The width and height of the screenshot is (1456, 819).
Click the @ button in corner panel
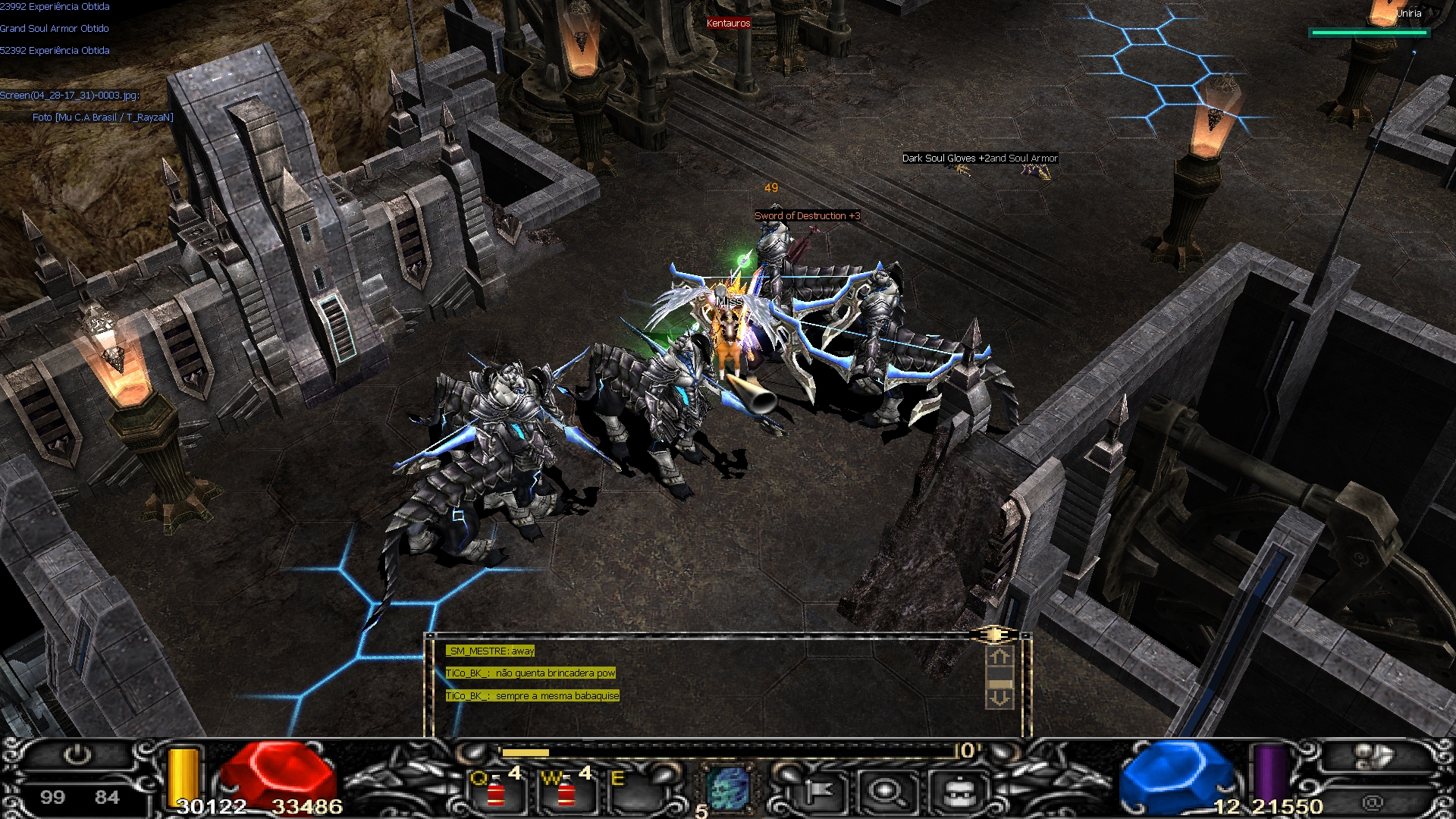1372,802
